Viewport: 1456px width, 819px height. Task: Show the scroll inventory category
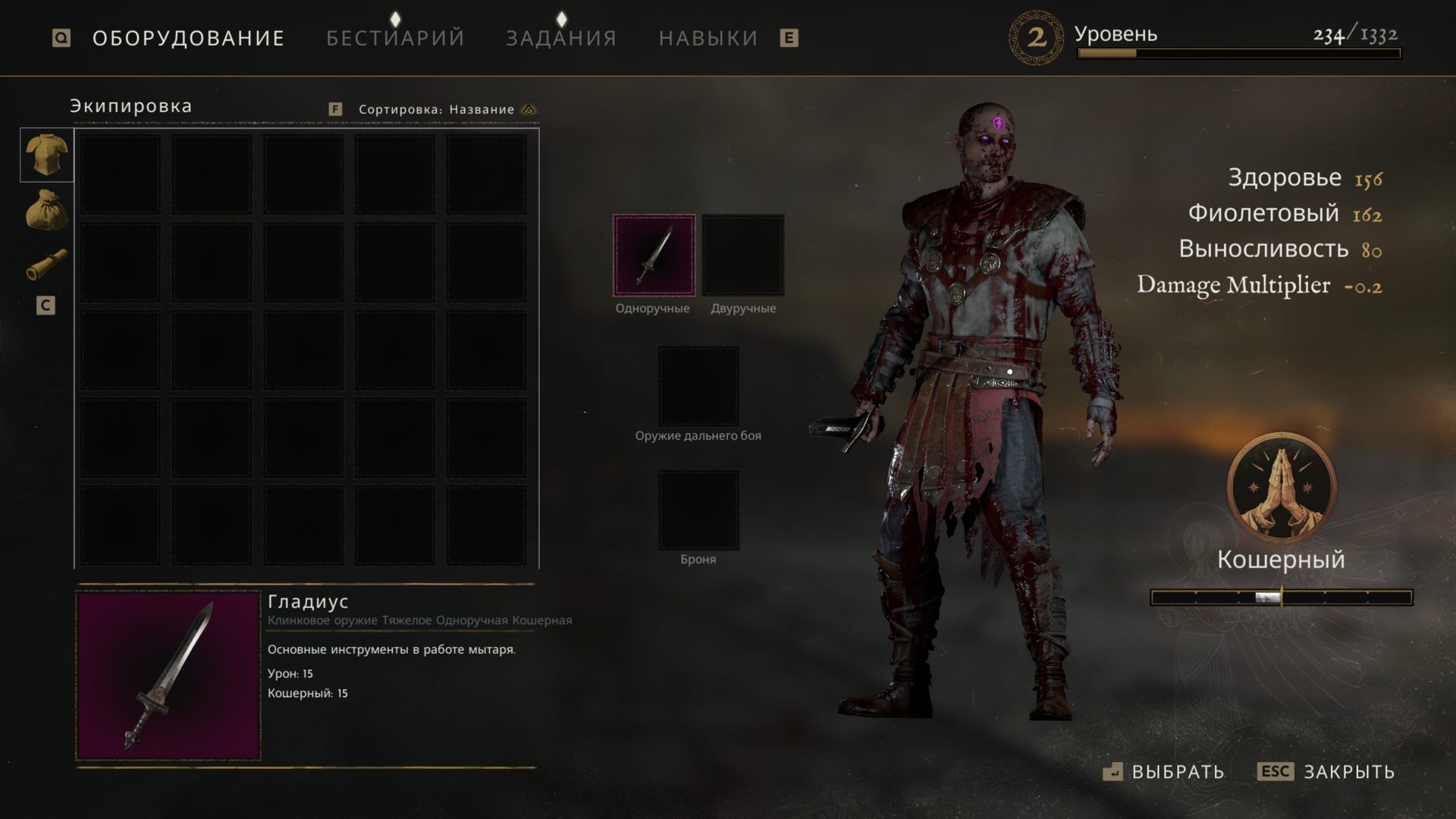(x=47, y=265)
